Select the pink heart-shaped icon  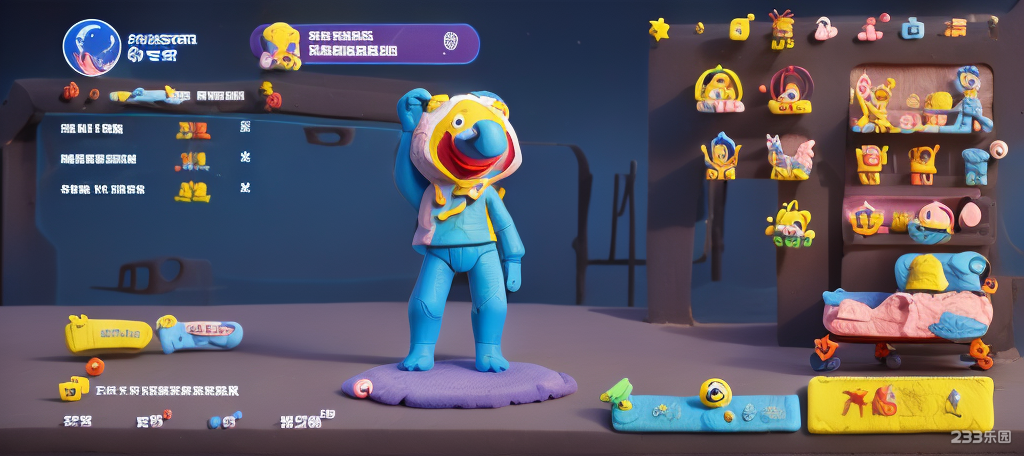click(825, 29)
